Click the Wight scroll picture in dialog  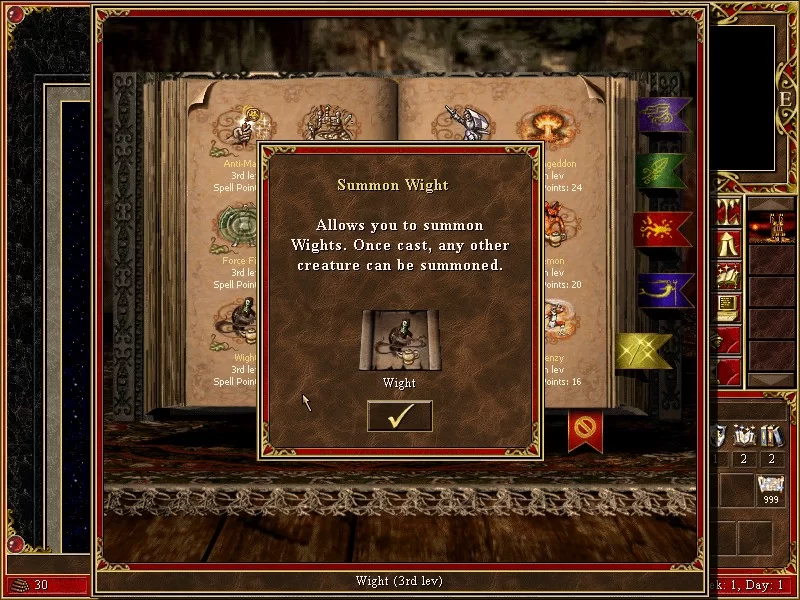pos(399,340)
